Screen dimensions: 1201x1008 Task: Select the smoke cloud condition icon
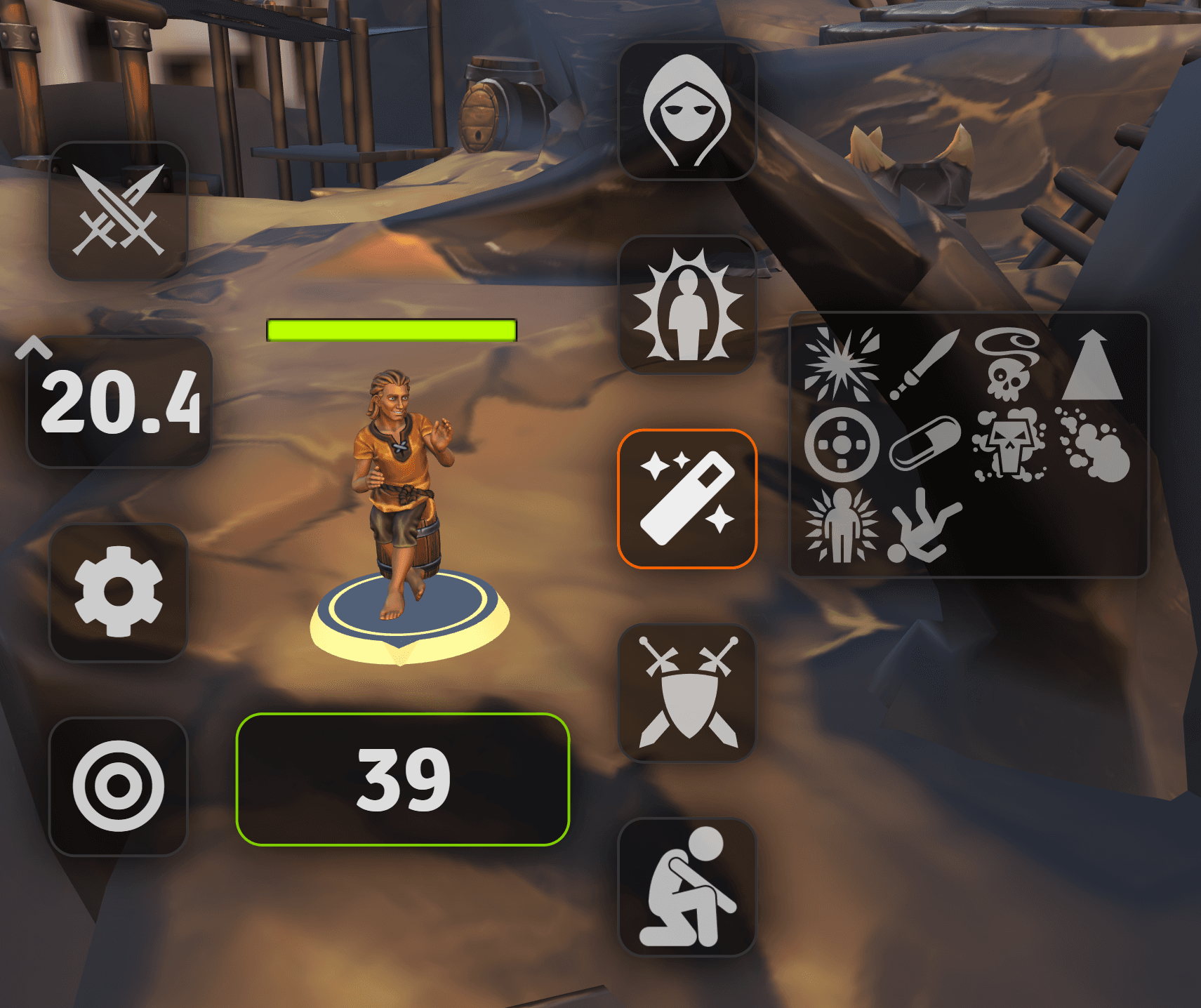point(1094,446)
